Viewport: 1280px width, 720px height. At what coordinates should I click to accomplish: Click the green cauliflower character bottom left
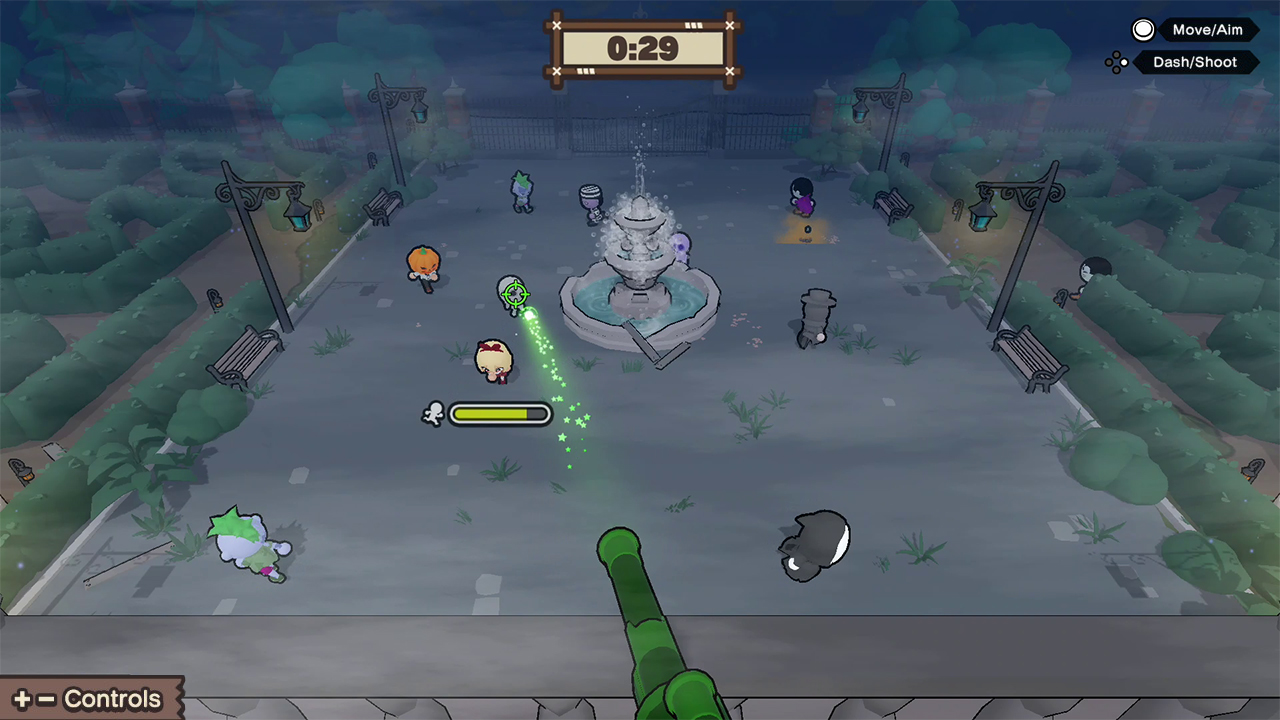[247, 540]
